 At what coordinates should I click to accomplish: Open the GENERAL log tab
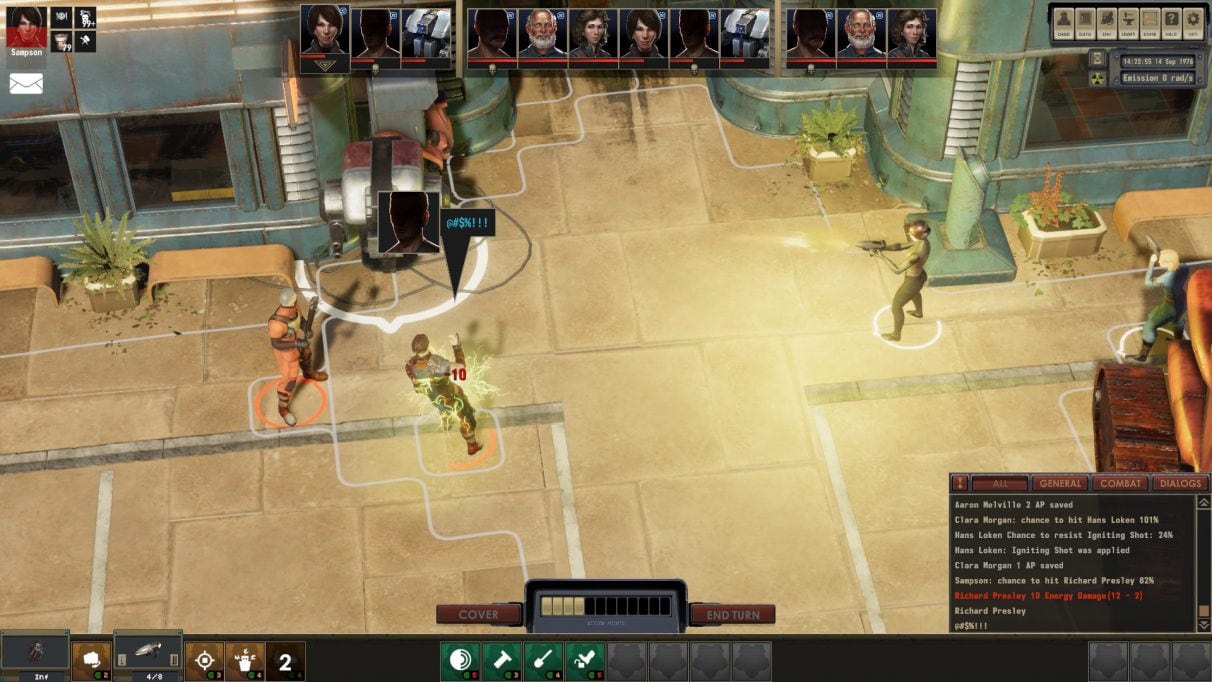[1059, 484]
